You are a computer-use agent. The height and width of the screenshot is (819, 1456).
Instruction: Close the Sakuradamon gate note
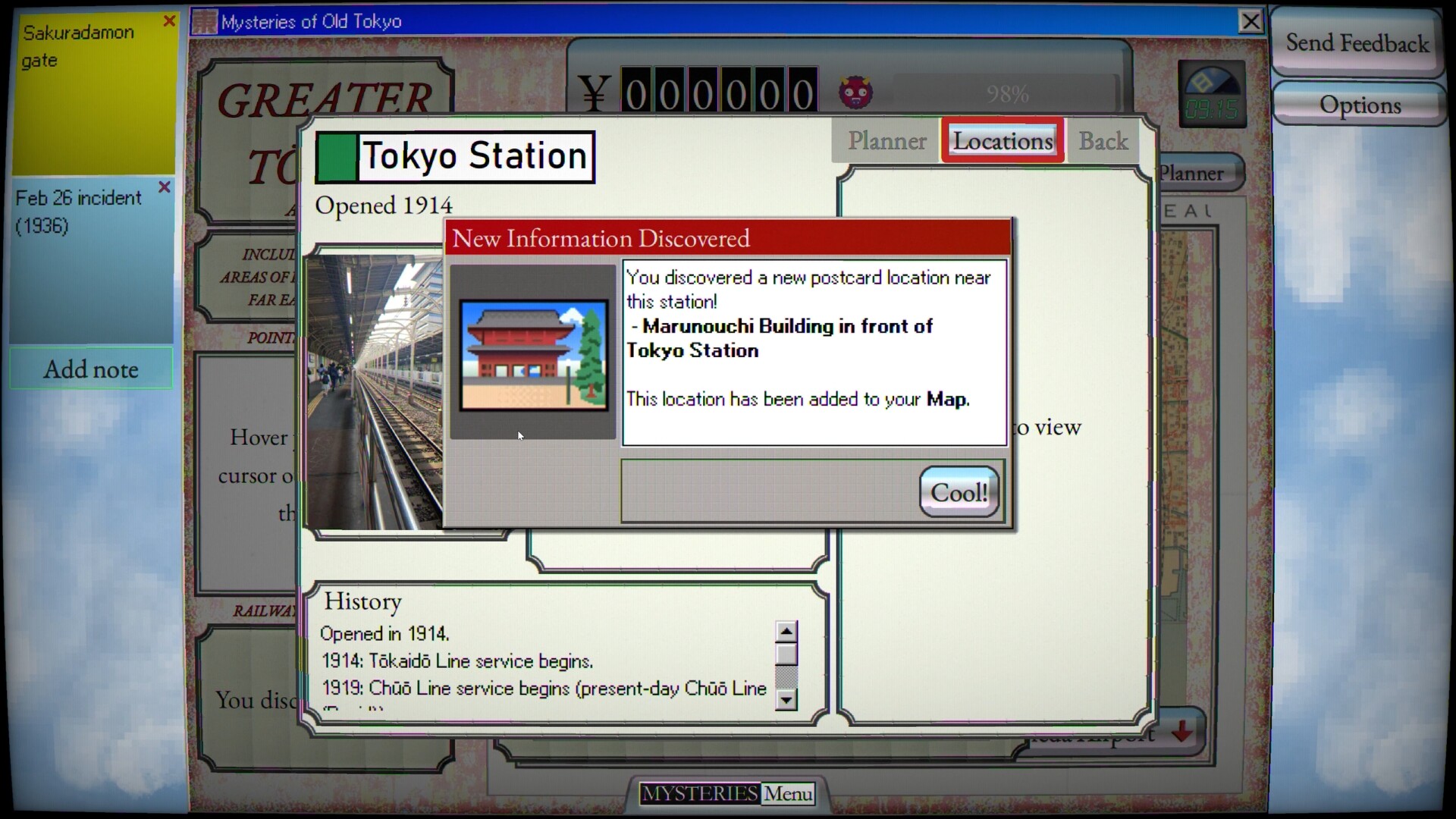click(170, 20)
